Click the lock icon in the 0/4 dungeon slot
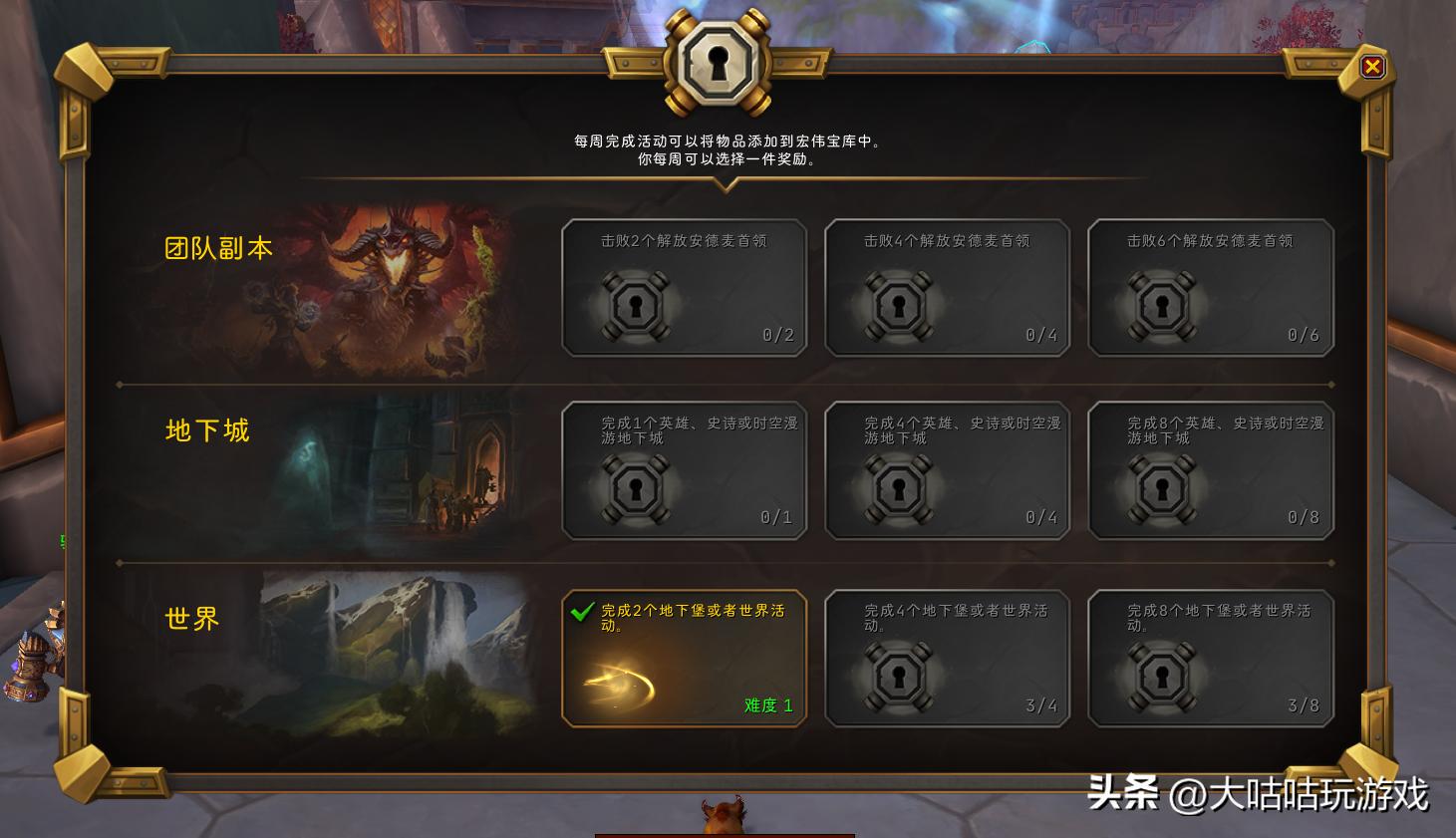1456x838 pixels. pyautogui.click(x=900, y=486)
